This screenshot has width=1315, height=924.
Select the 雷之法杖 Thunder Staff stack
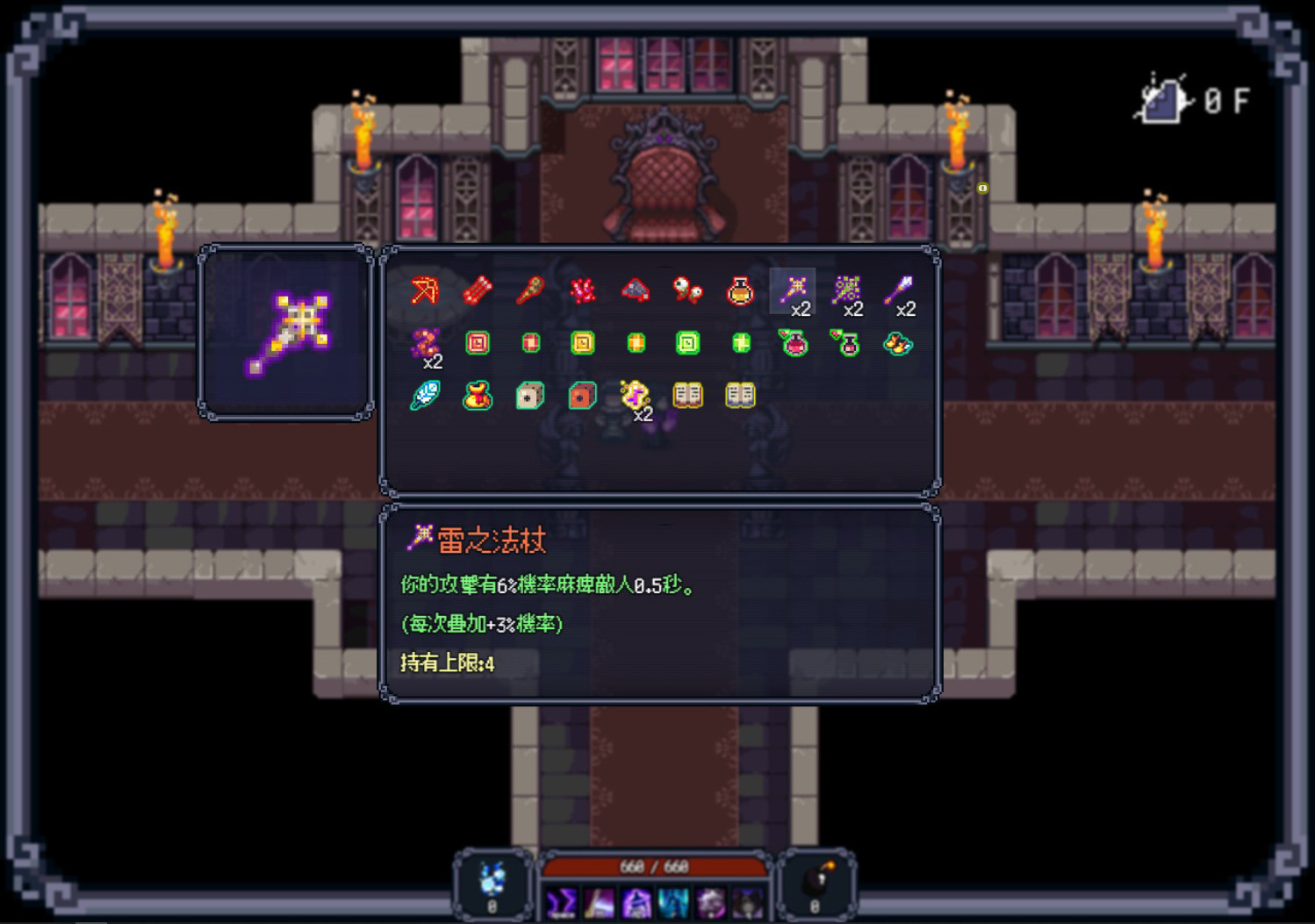coord(793,290)
